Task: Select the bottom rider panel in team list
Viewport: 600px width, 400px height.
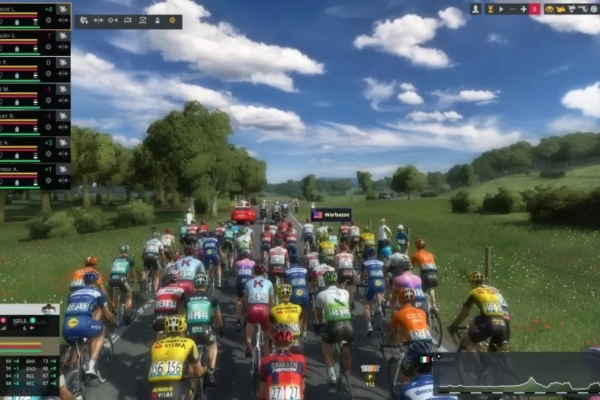Action: [35, 176]
